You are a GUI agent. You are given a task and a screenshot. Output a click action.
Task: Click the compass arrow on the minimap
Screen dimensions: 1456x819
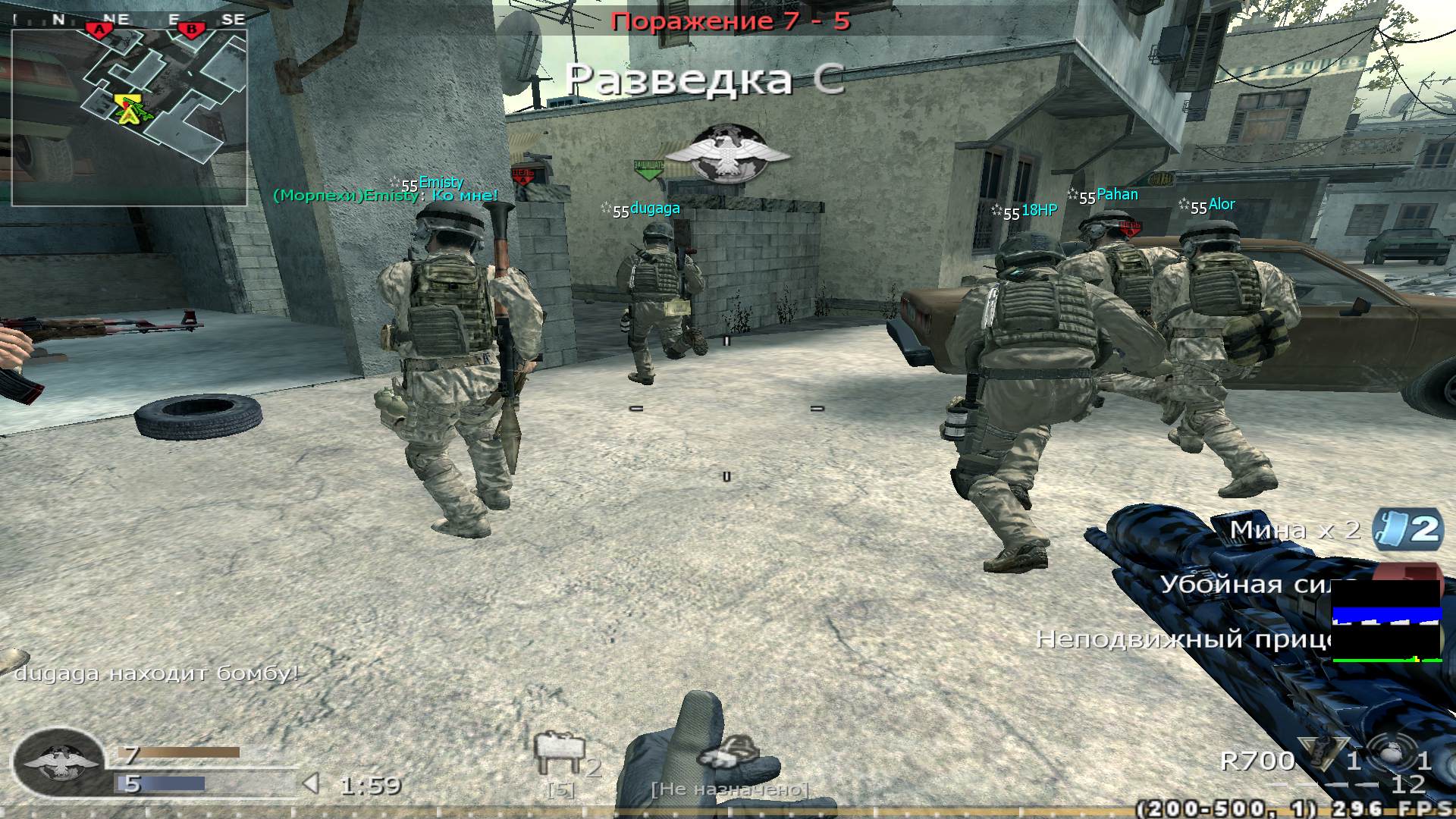[129, 114]
